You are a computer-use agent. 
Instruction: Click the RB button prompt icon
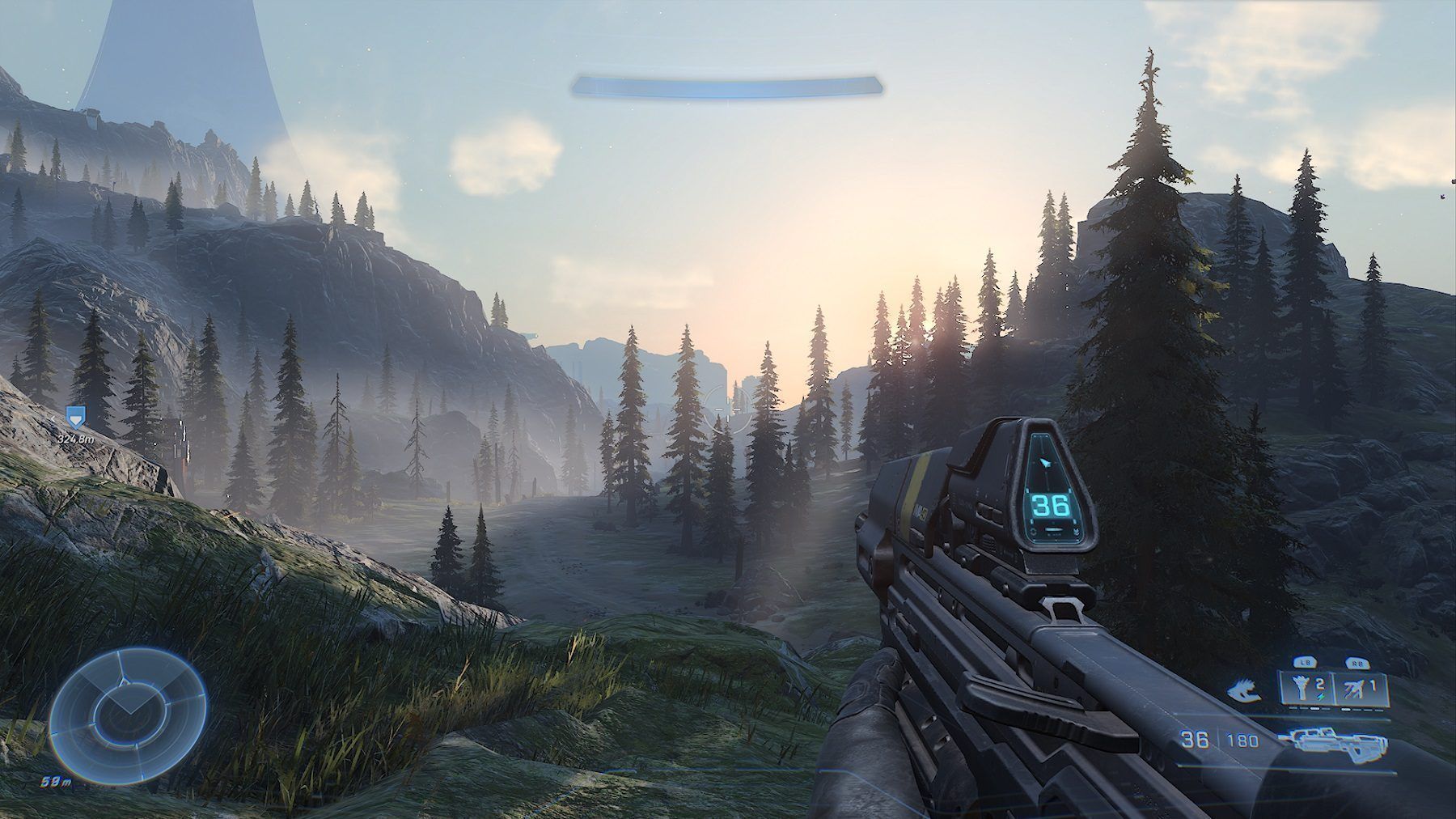point(1358,664)
